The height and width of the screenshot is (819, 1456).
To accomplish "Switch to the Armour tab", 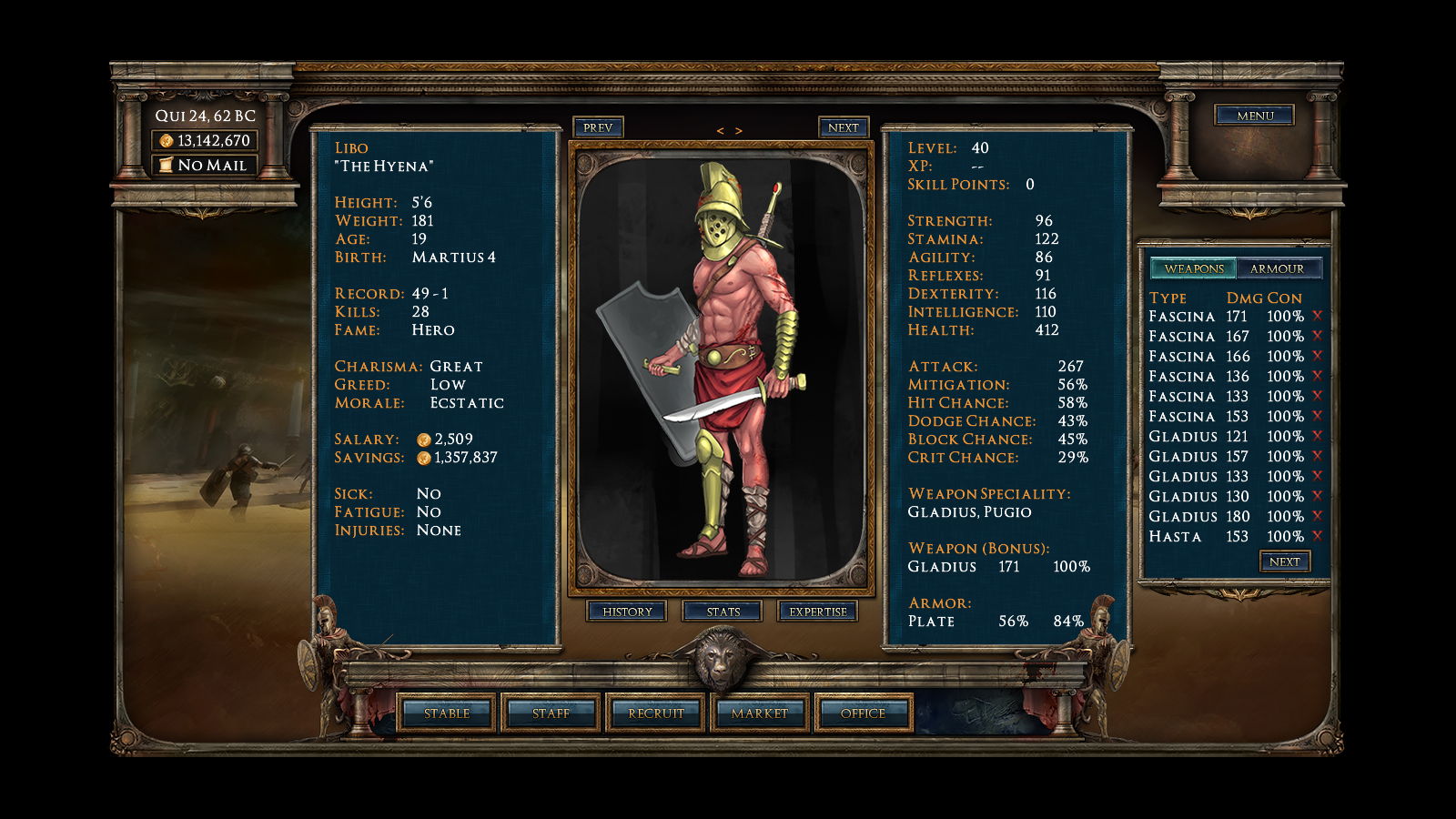I will point(1277,268).
